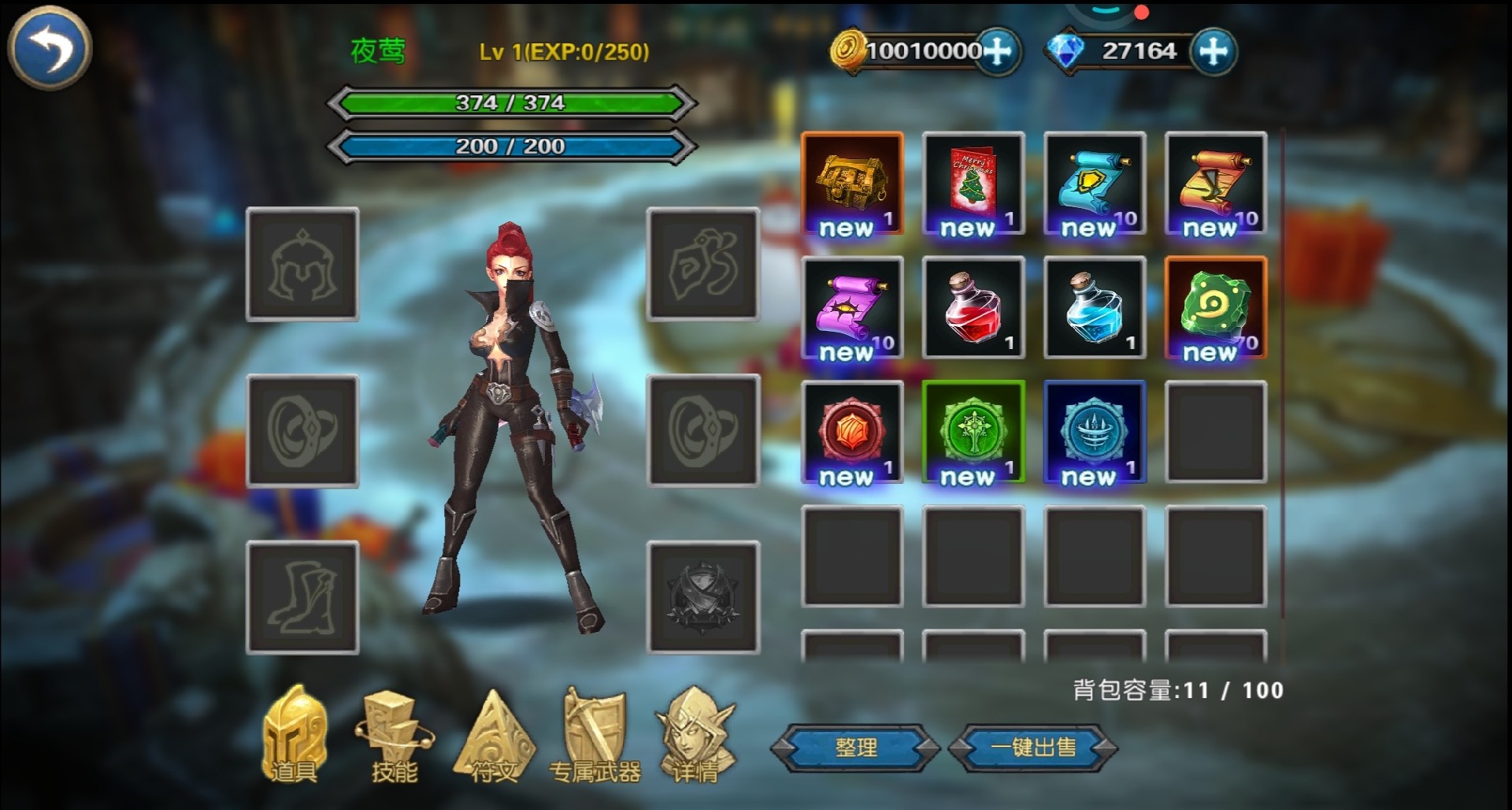Choose the orange boot scroll
This screenshot has height=810, width=1512.
pos(1216,184)
